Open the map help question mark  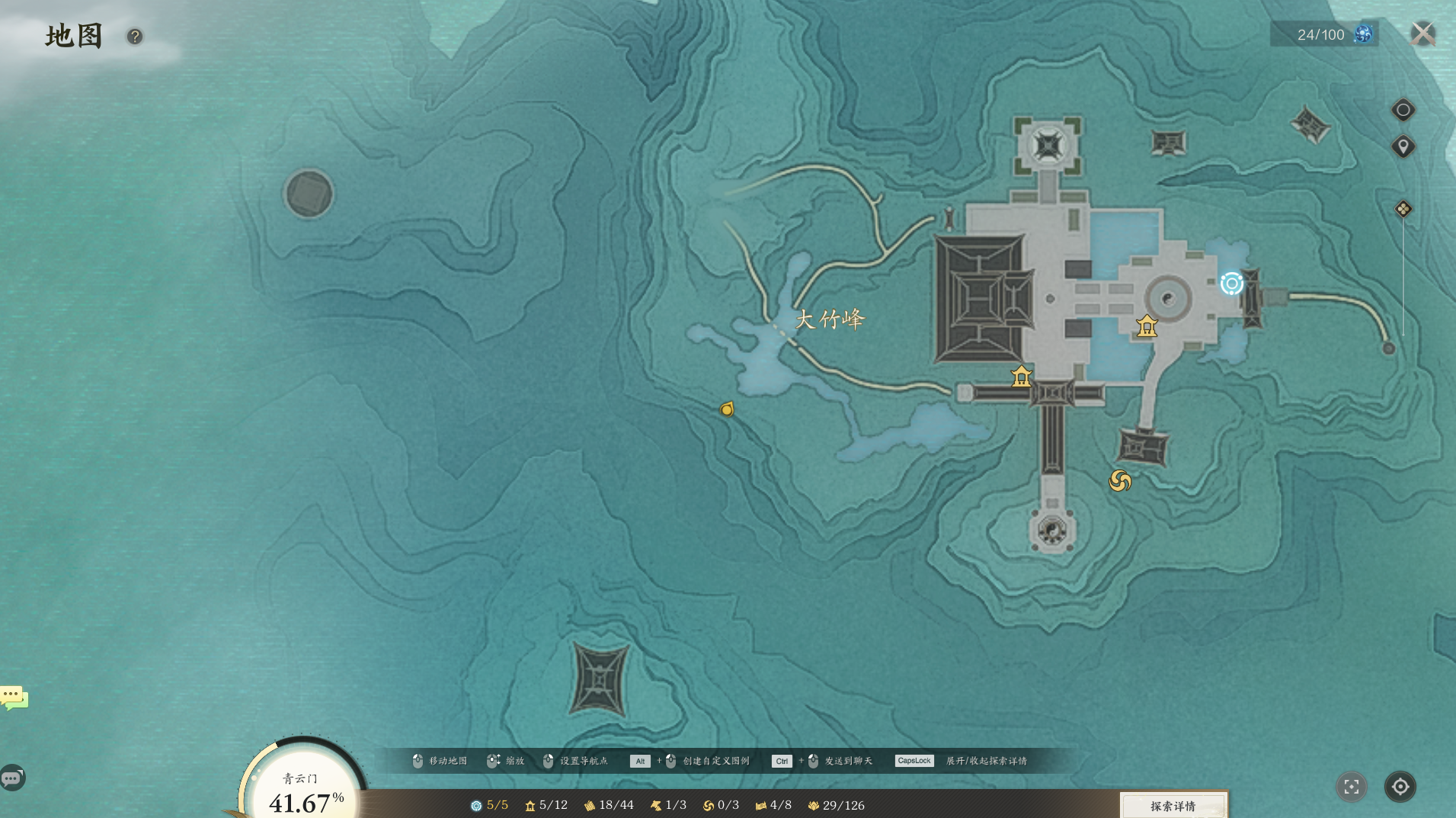pos(135,37)
